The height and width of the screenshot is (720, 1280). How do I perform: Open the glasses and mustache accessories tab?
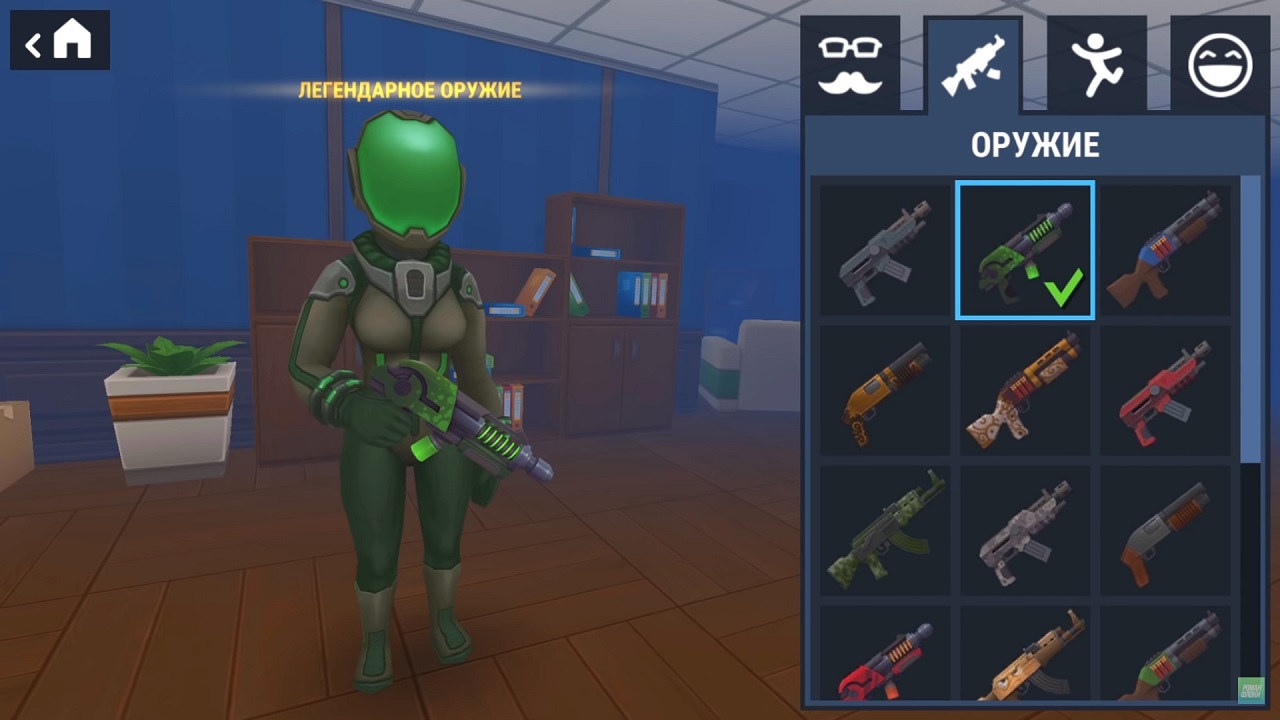pos(850,65)
